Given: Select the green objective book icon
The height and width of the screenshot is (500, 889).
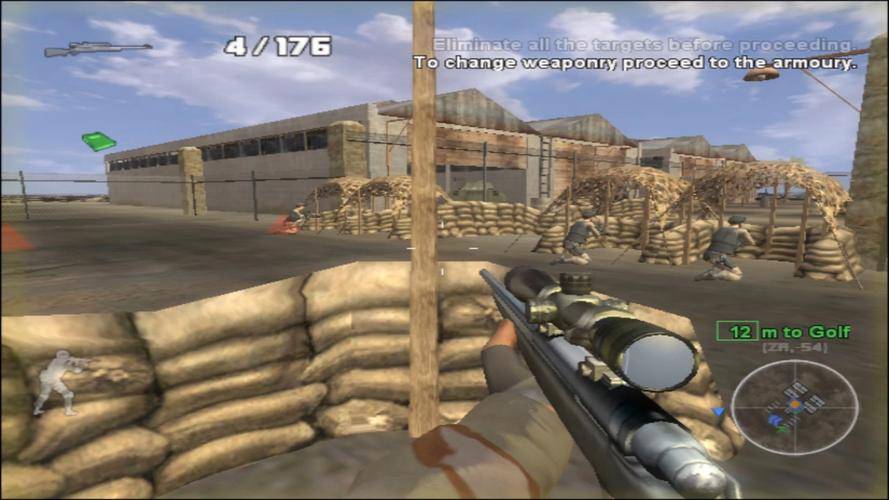Looking at the screenshot, I should tap(98, 141).
